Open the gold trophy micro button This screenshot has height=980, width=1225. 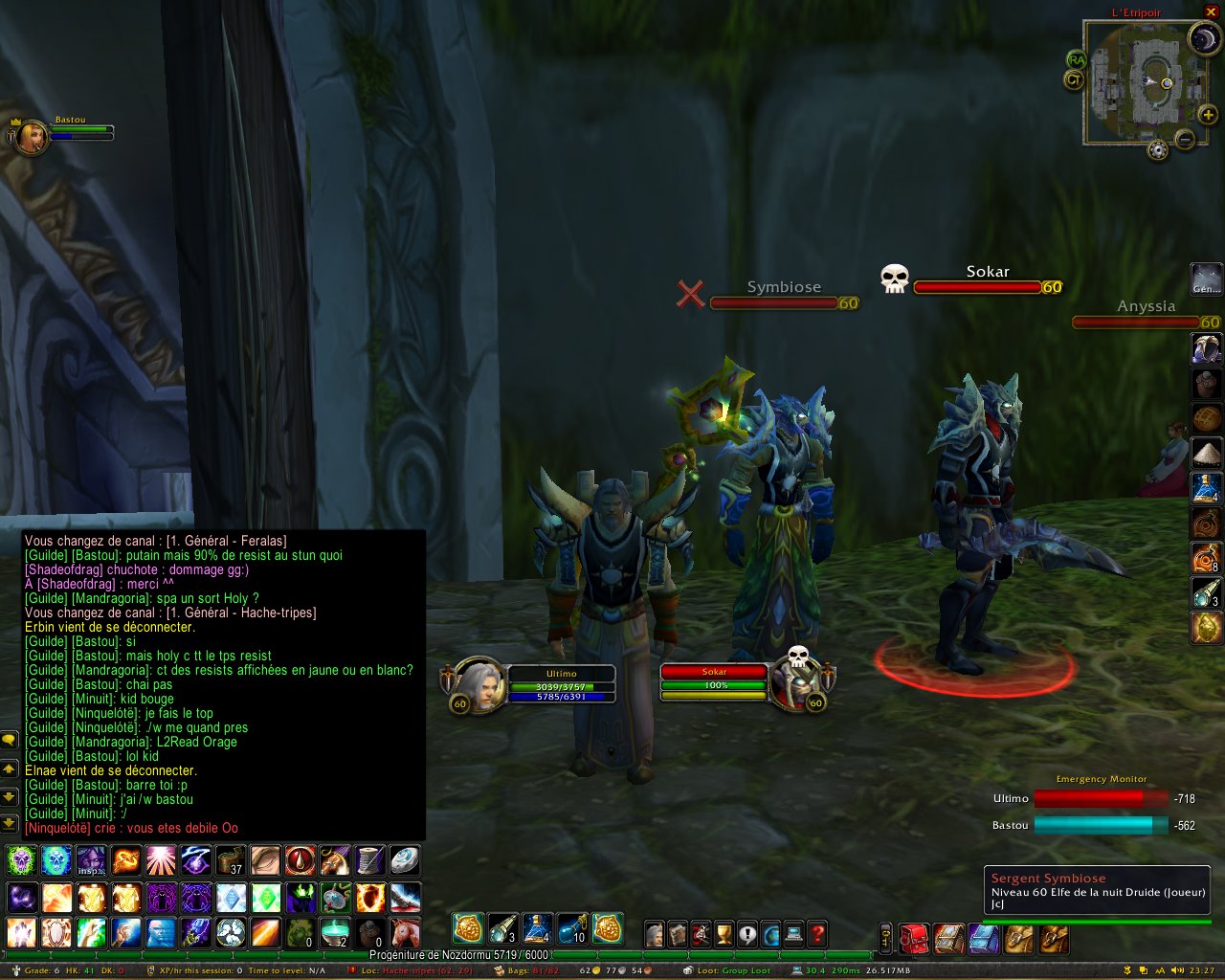click(724, 934)
